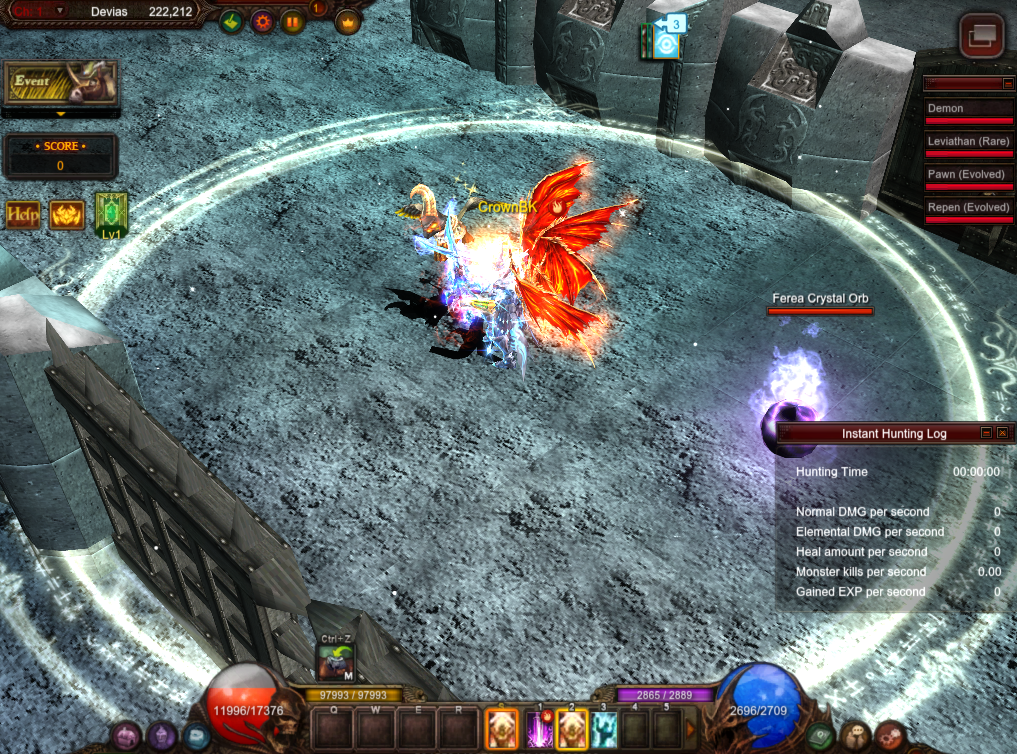This screenshot has height=754, width=1017.
Task: Toggle the orange pause button
Action: [x=293, y=21]
